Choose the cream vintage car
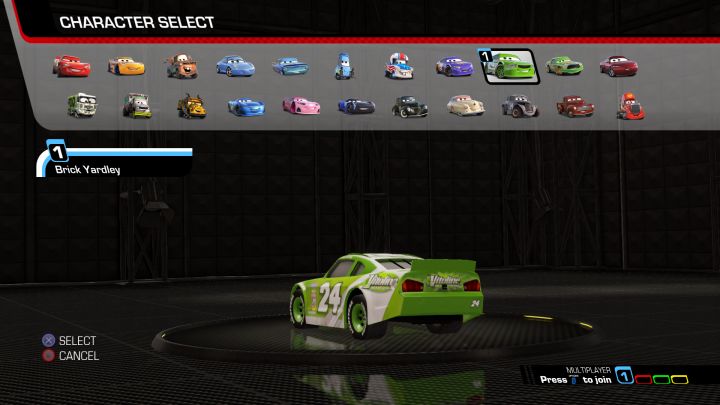This screenshot has height=405, width=720. (x=464, y=105)
